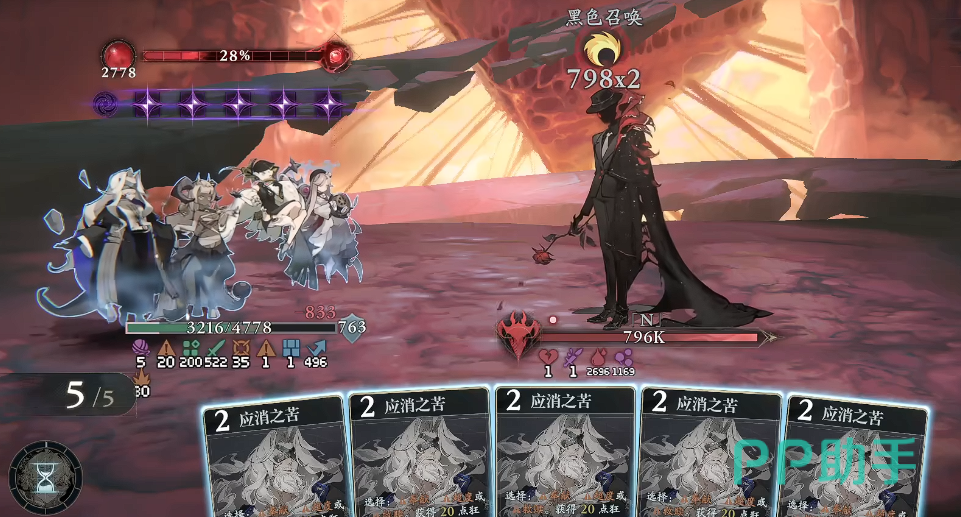The height and width of the screenshot is (517, 961).
Task: Check the enemy's broken heart debuff
Action: pos(548,356)
